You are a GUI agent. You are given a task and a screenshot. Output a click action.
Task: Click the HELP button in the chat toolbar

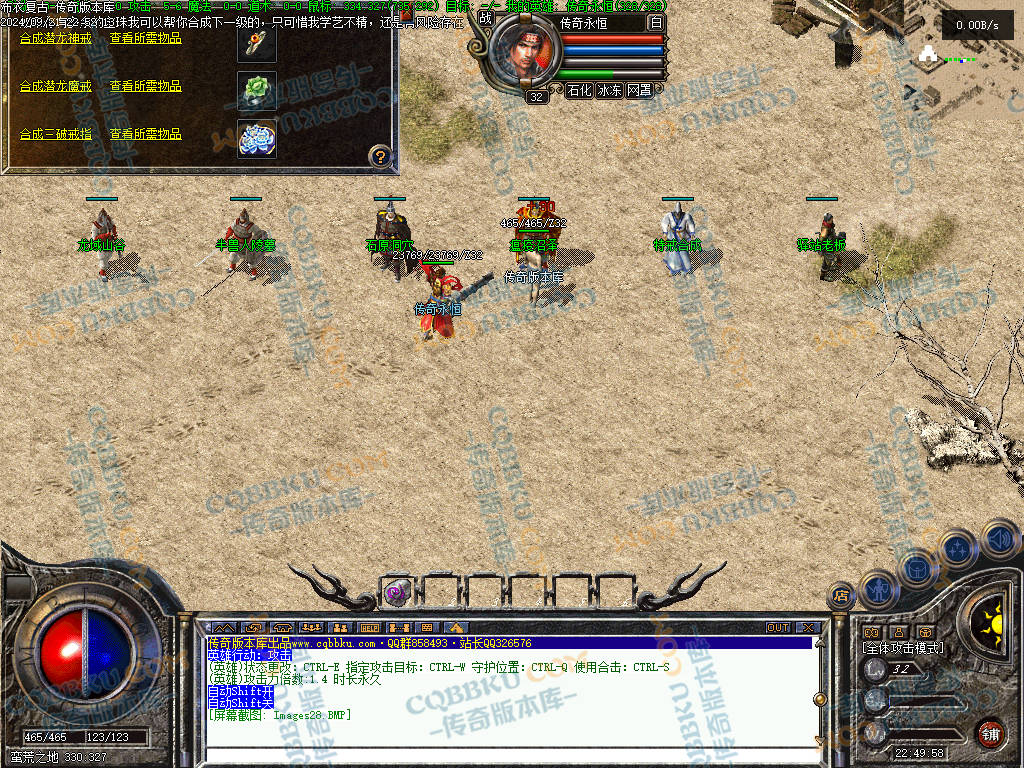(x=369, y=628)
